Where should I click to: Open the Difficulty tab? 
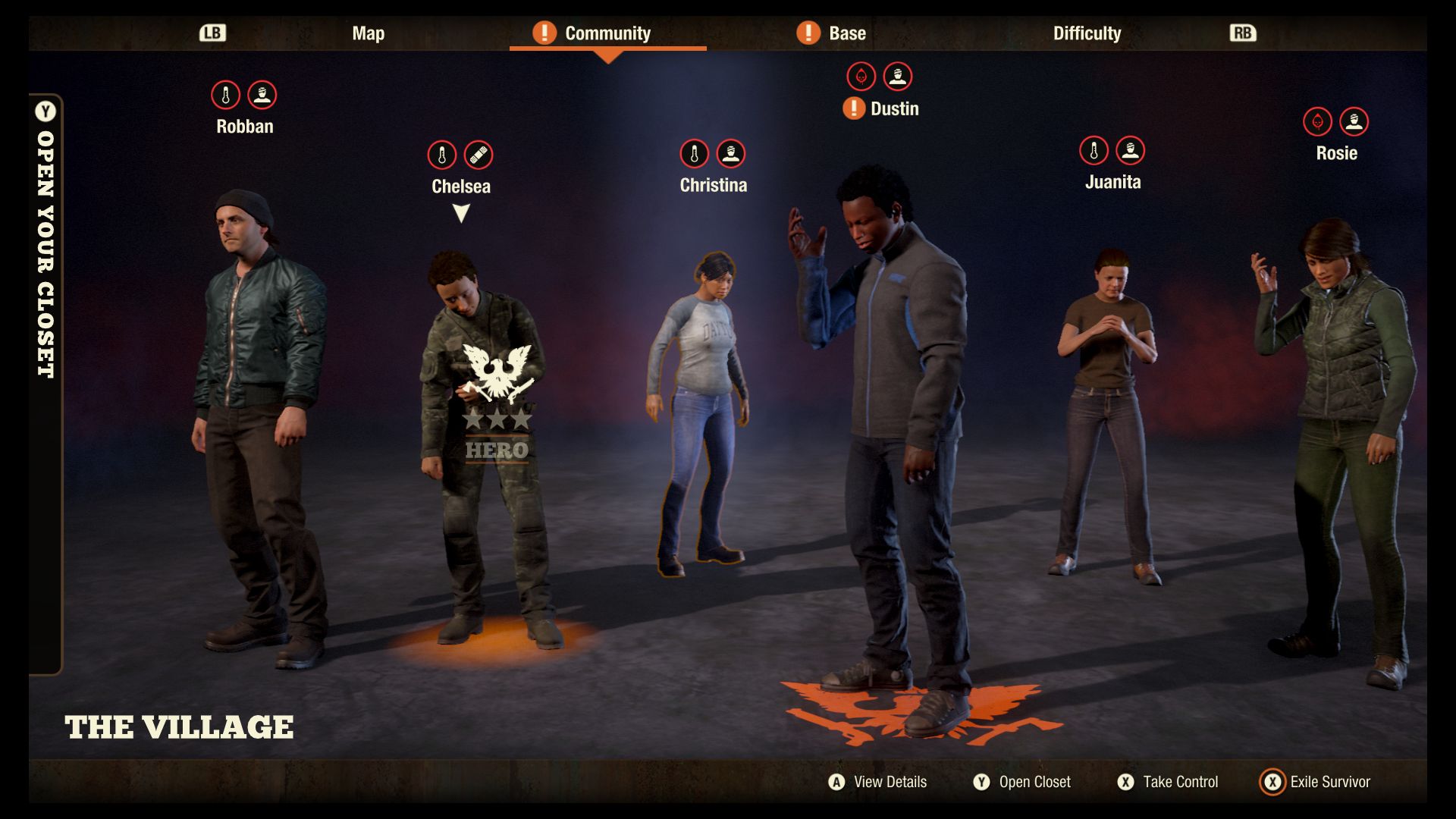(1087, 33)
